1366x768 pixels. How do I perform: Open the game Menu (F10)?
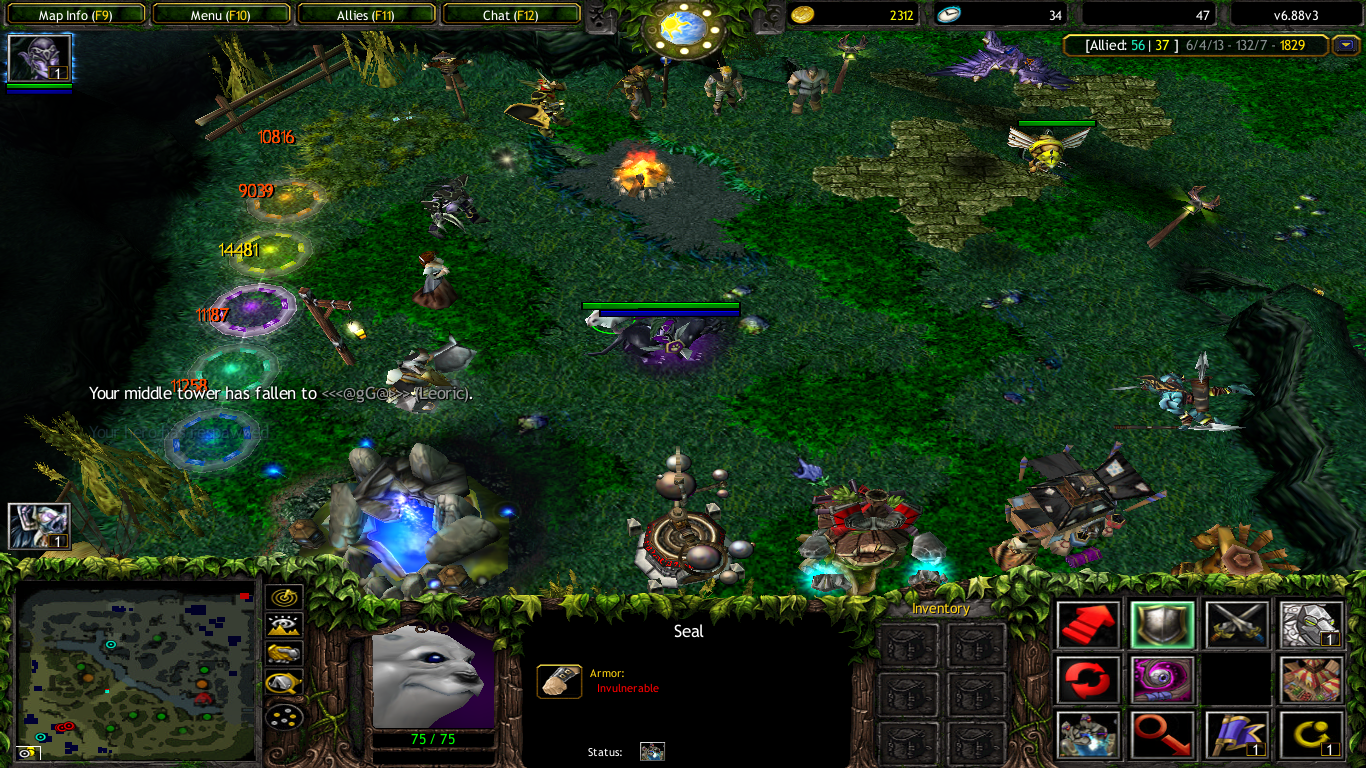click(x=220, y=15)
